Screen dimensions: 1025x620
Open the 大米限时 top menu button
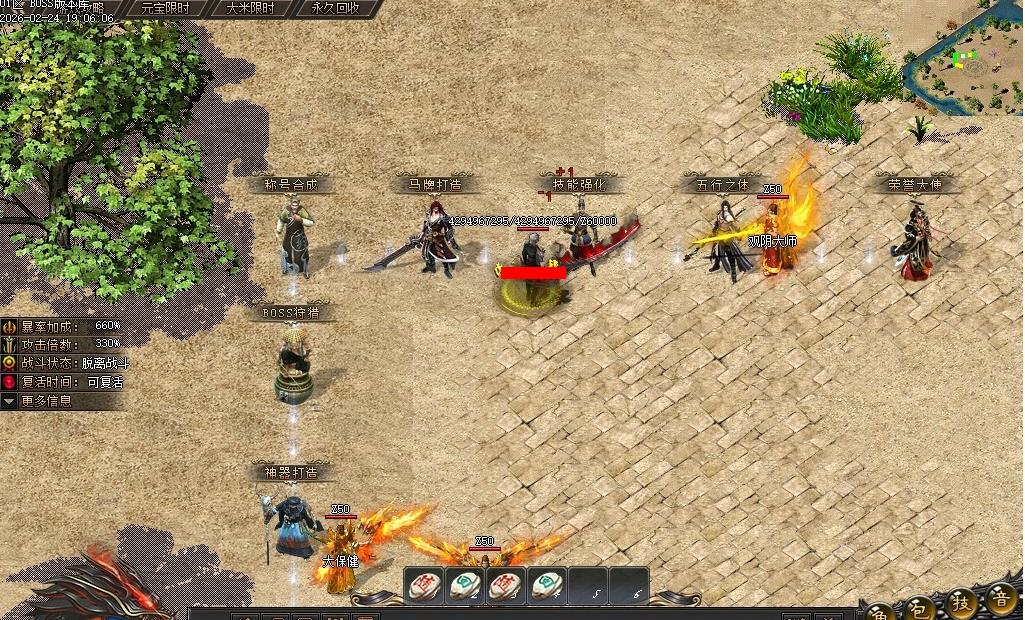tap(250, 8)
